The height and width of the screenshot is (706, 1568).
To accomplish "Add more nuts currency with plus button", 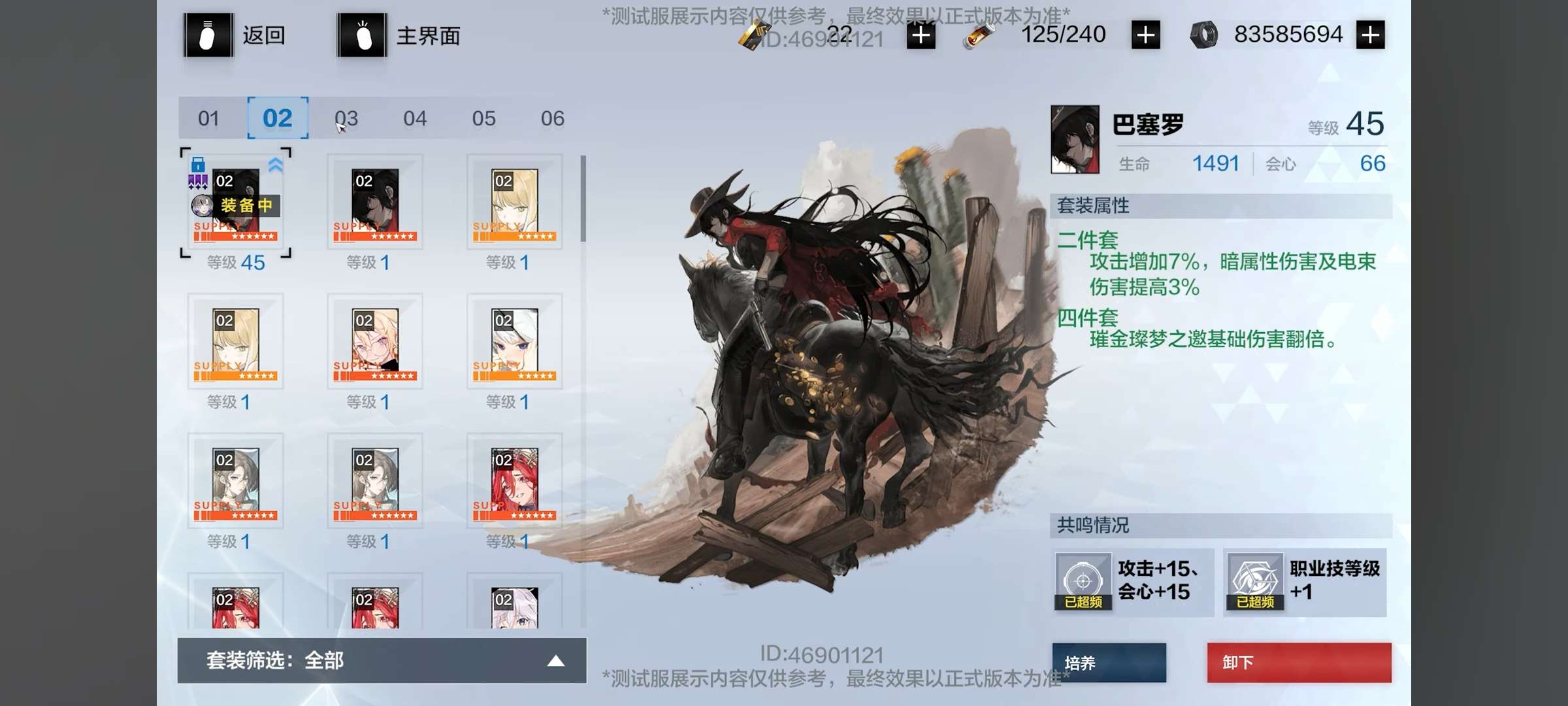I will point(1370,35).
